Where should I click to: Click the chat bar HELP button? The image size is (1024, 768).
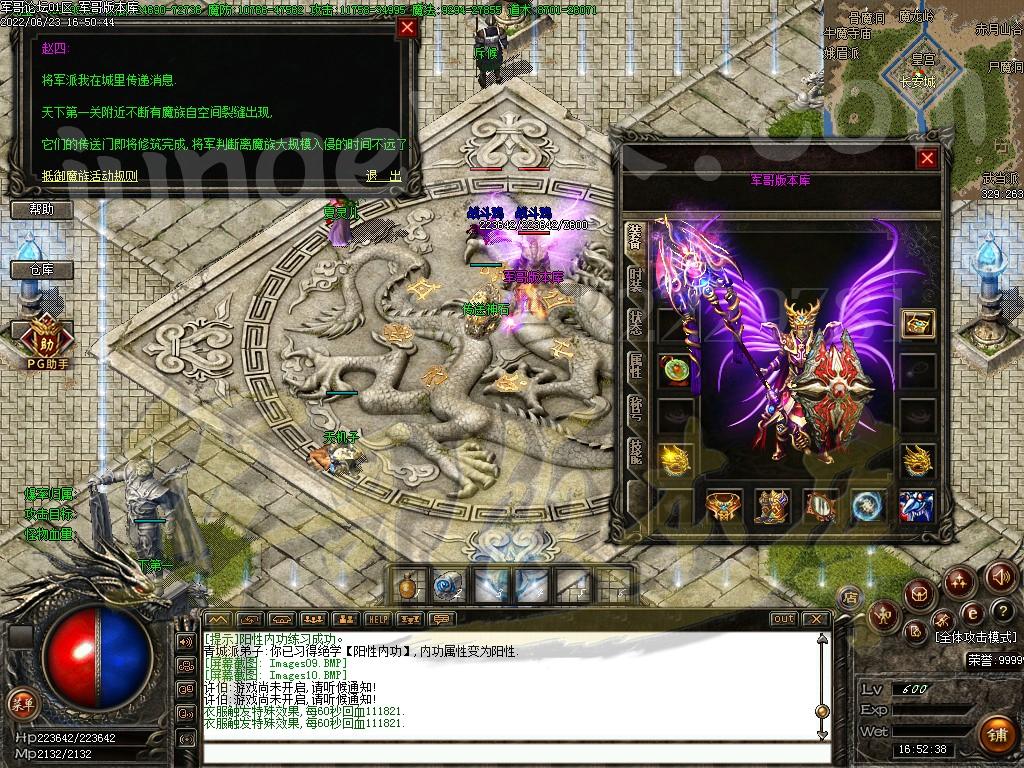(377, 619)
